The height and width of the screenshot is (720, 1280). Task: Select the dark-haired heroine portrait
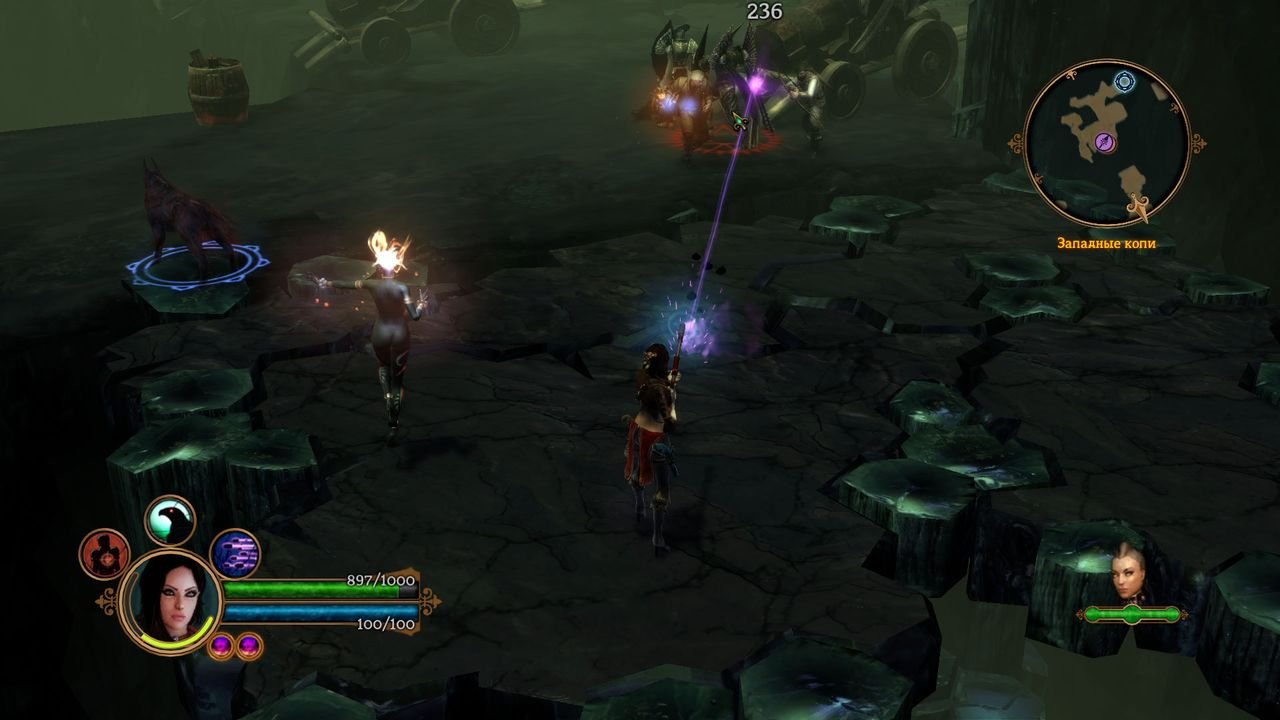coord(169,600)
